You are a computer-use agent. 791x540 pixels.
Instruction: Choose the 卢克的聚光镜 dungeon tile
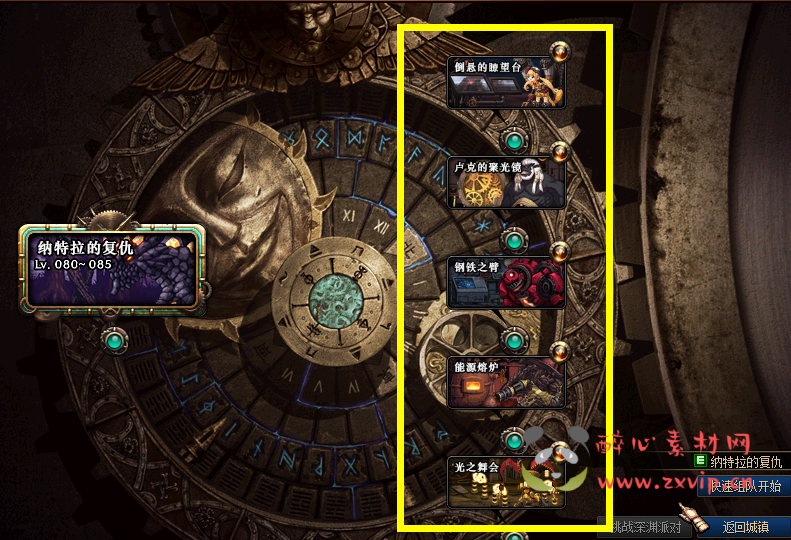click(x=506, y=181)
